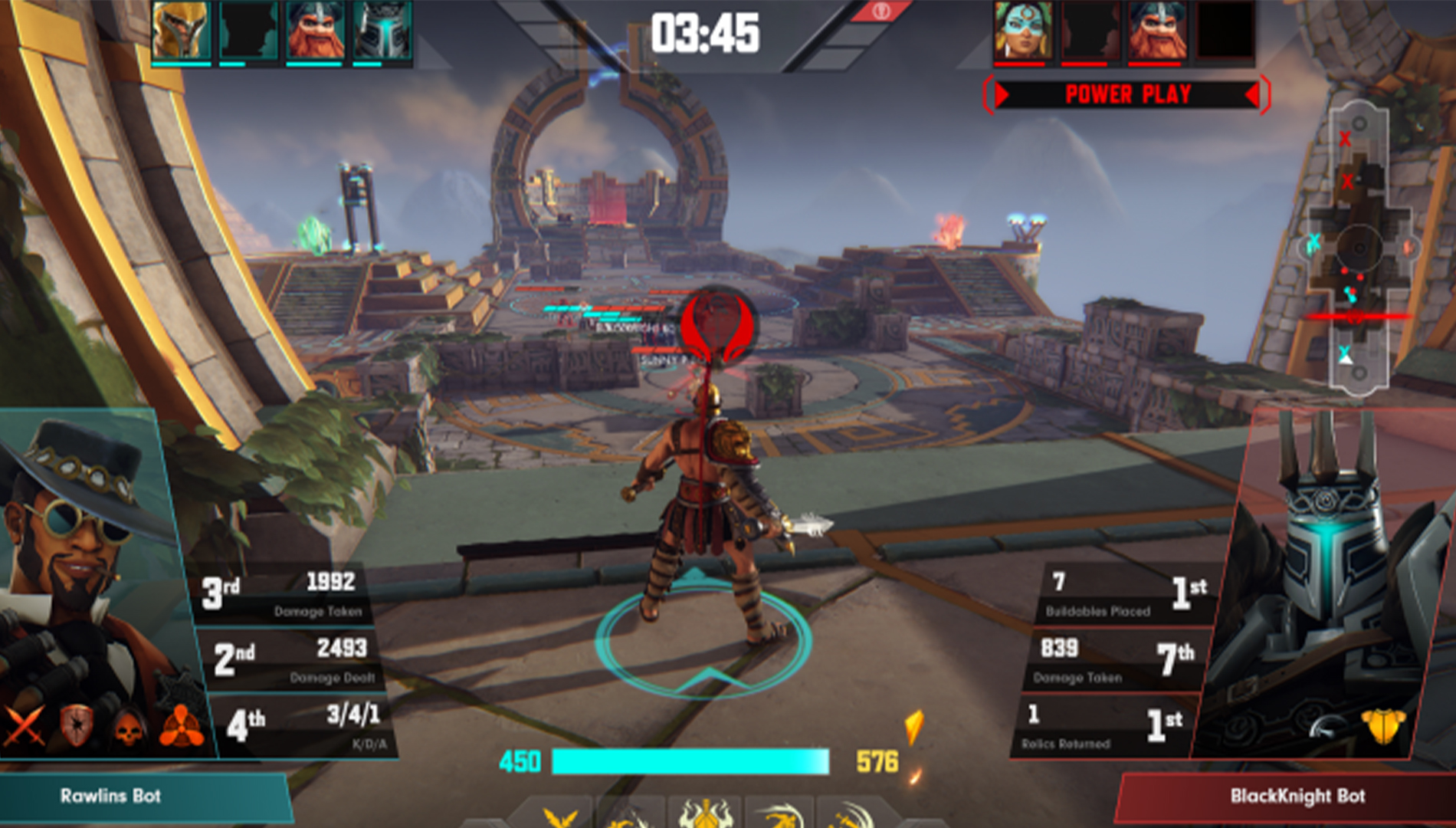The image size is (1456, 828).
Task: Select the Power Play banner
Action: 1127,95
